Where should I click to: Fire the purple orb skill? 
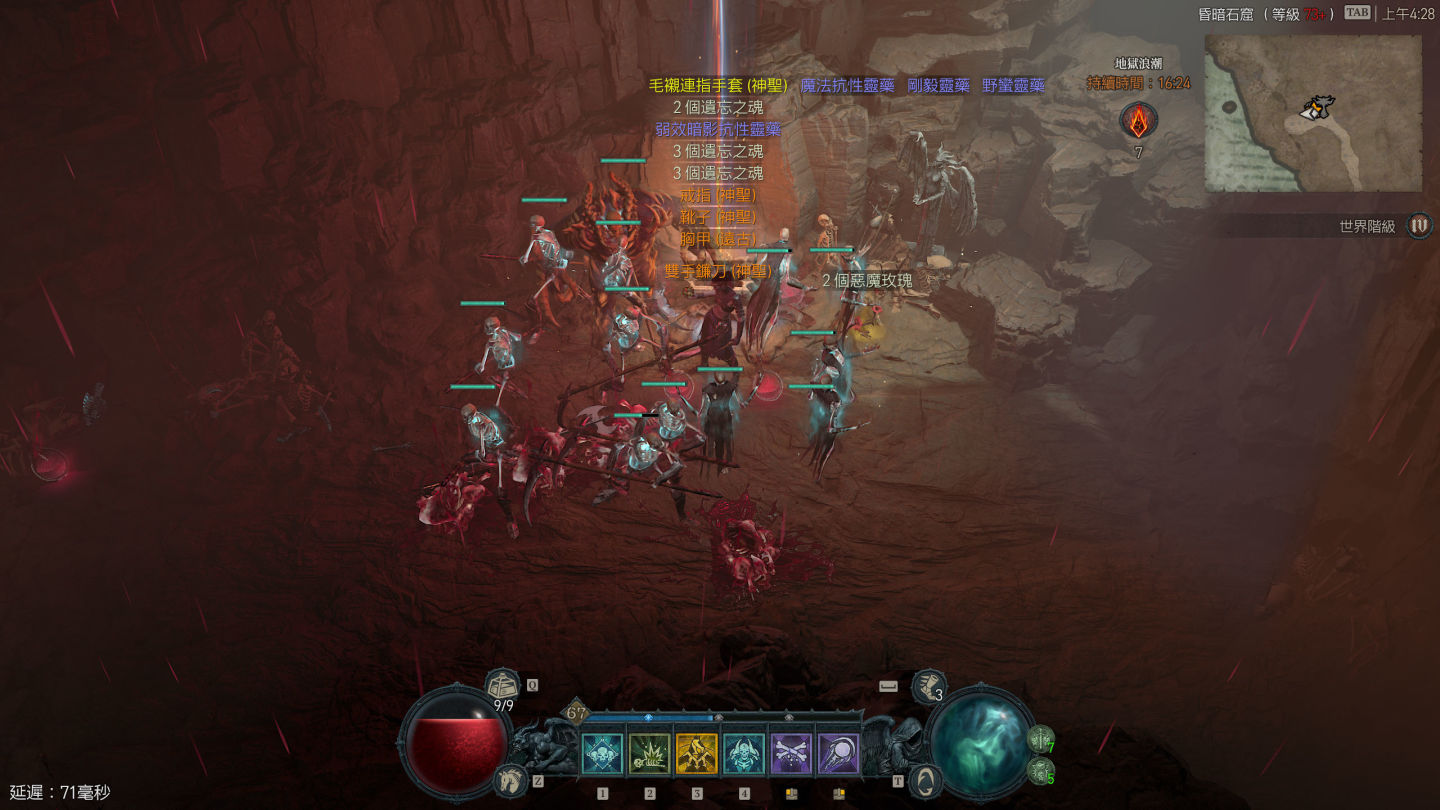tap(838, 754)
